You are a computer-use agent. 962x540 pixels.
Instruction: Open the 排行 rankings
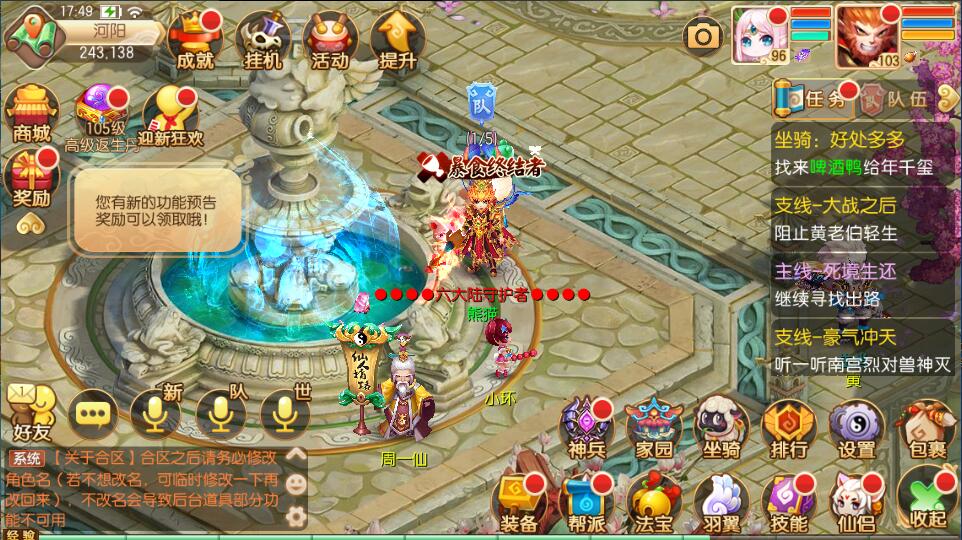789,429
